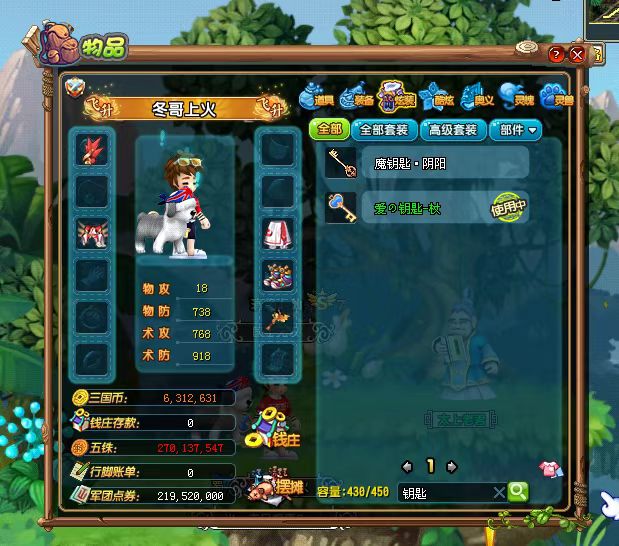Viewport: 619px width, 546px height.
Task: Open the 灵魄 tab
Action: point(513,97)
